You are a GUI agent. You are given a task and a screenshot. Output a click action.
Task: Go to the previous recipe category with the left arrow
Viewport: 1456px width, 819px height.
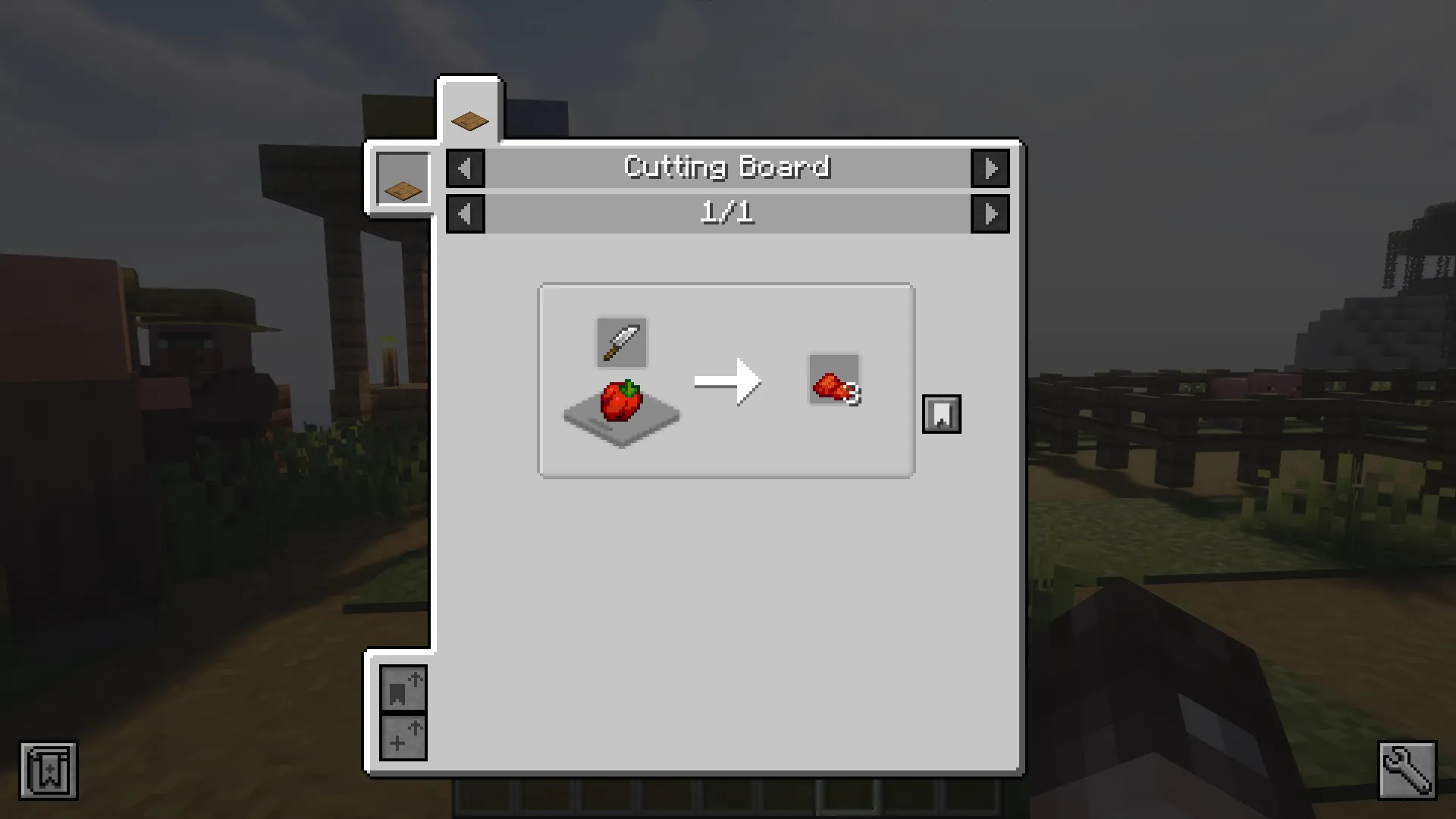click(x=465, y=168)
